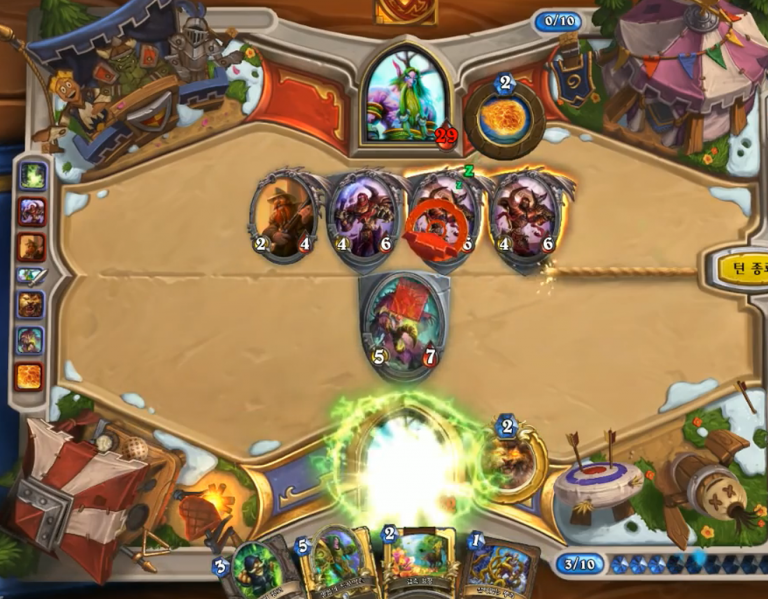Select the golden 5-cost card in hand
The width and height of the screenshot is (768, 599).
pos(330,567)
